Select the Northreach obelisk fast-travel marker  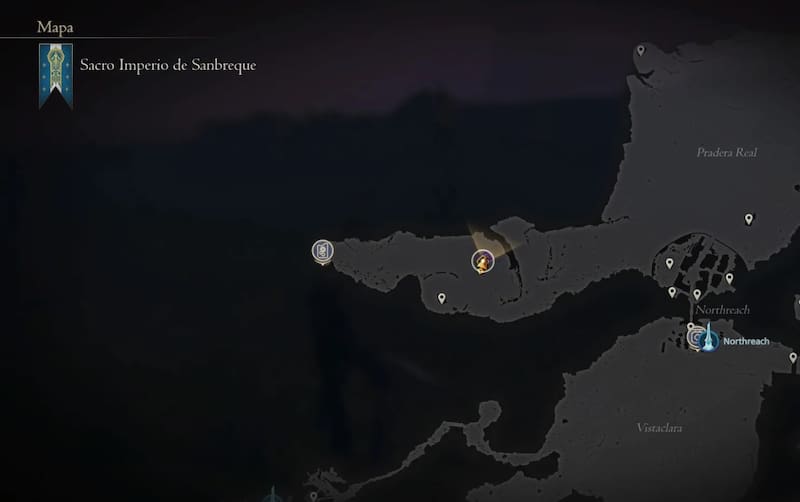[x=708, y=340]
